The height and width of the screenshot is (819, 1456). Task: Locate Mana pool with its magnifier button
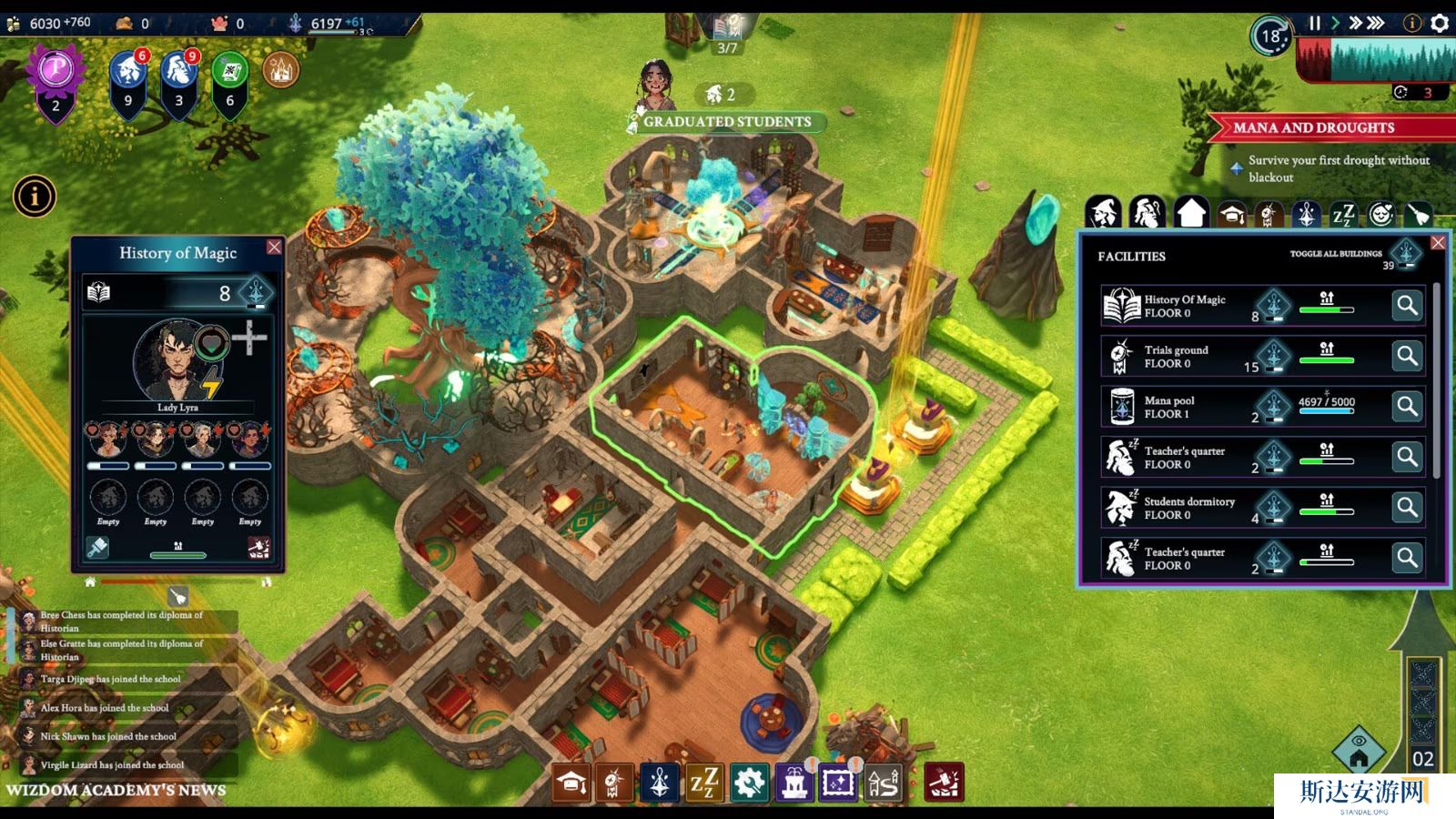coord(1407,407)
